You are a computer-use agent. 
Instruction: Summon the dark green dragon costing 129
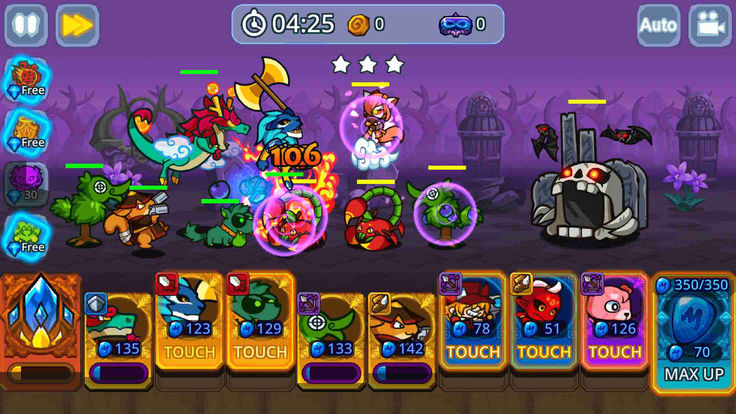(x=260, y=322)
